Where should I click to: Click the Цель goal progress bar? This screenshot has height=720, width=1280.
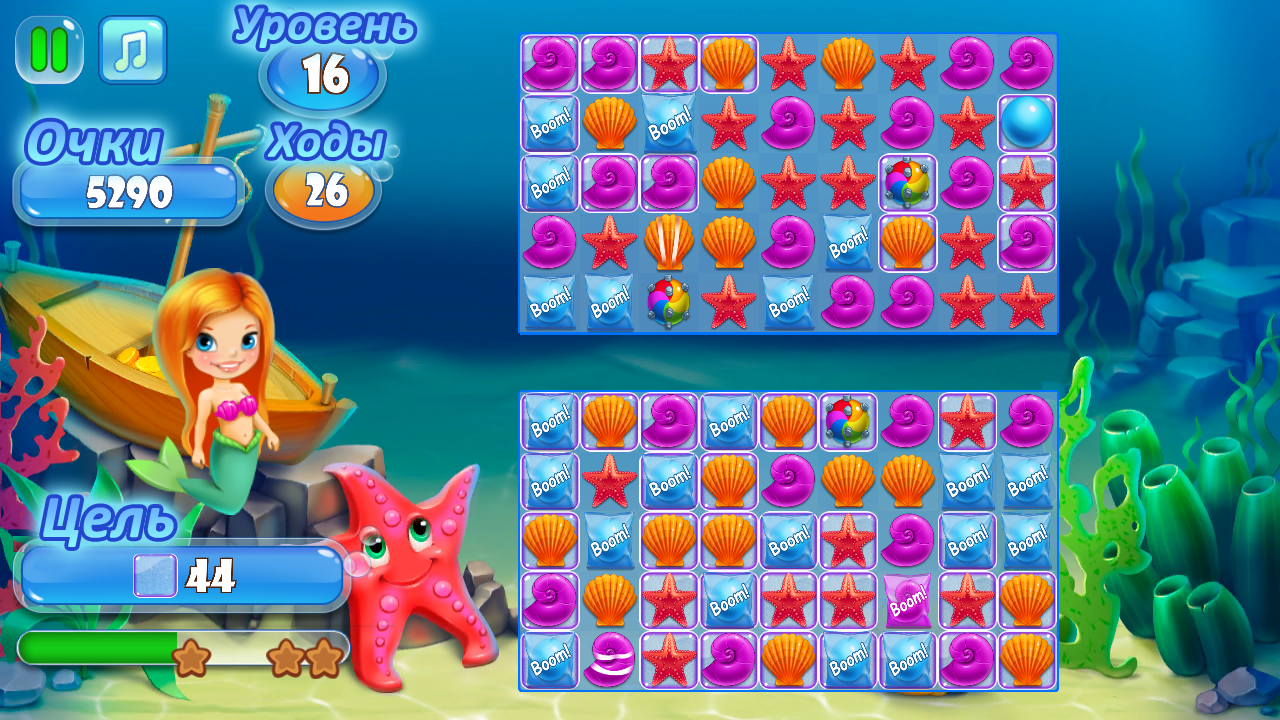point(180,574)
